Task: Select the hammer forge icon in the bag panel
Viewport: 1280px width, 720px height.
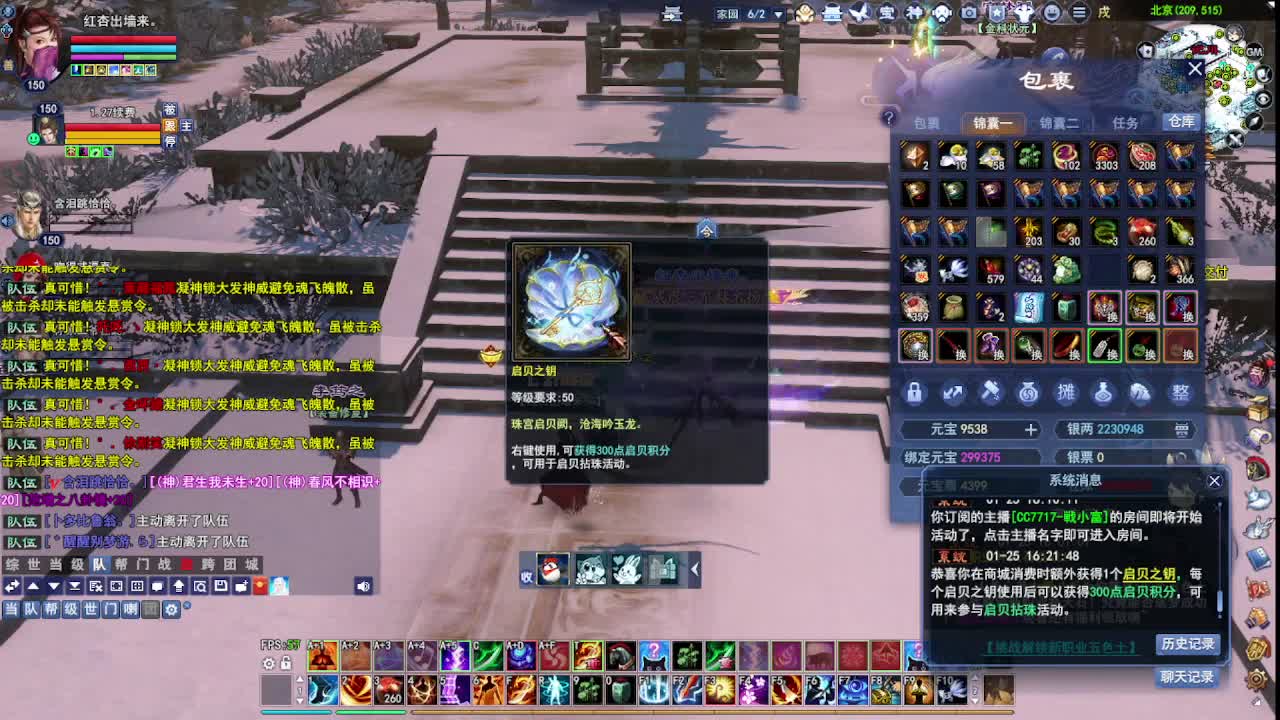Action: (991, 391)
